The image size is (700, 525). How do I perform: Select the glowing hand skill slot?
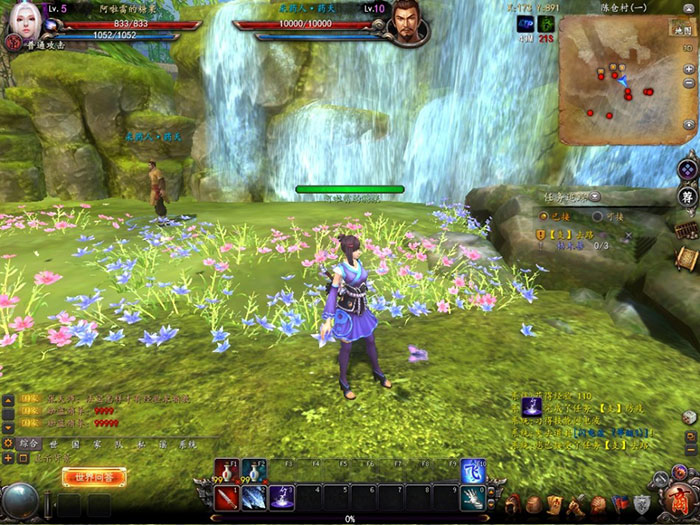point(472,497)
